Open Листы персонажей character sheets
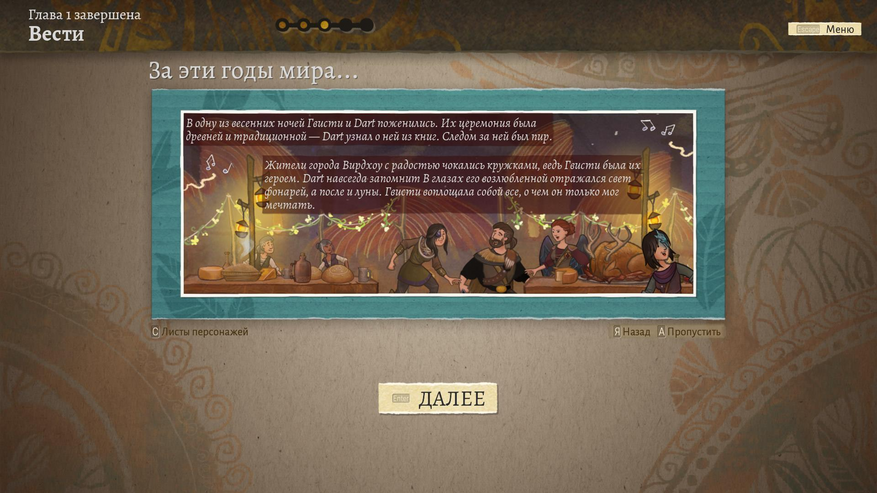Viewport: 877px width, 493px height. click(200, 332)
